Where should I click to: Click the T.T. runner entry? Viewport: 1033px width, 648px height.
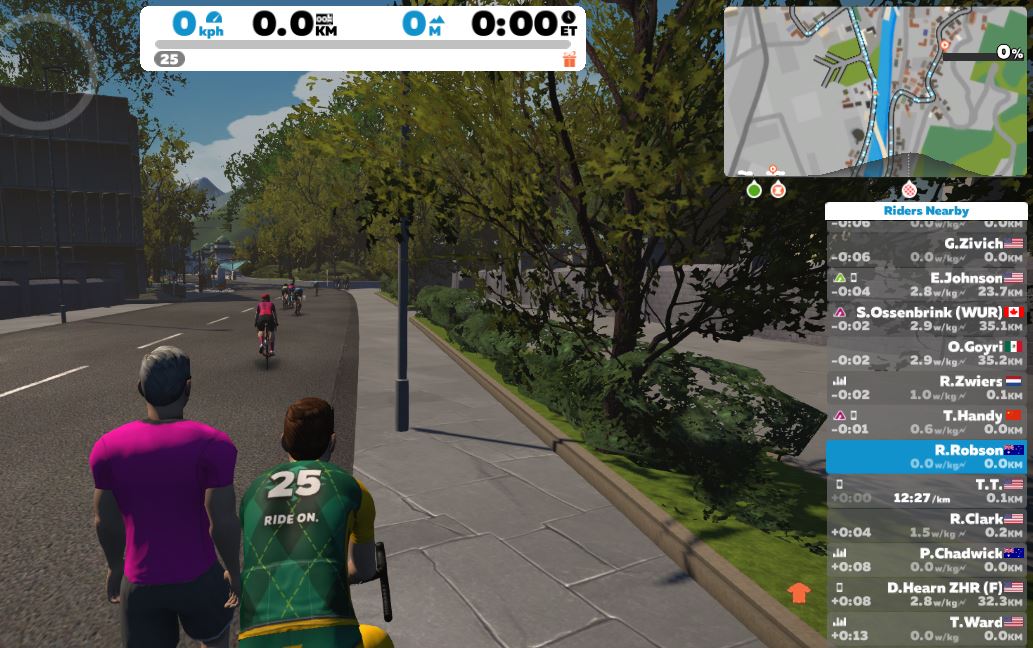pos(926,491)
